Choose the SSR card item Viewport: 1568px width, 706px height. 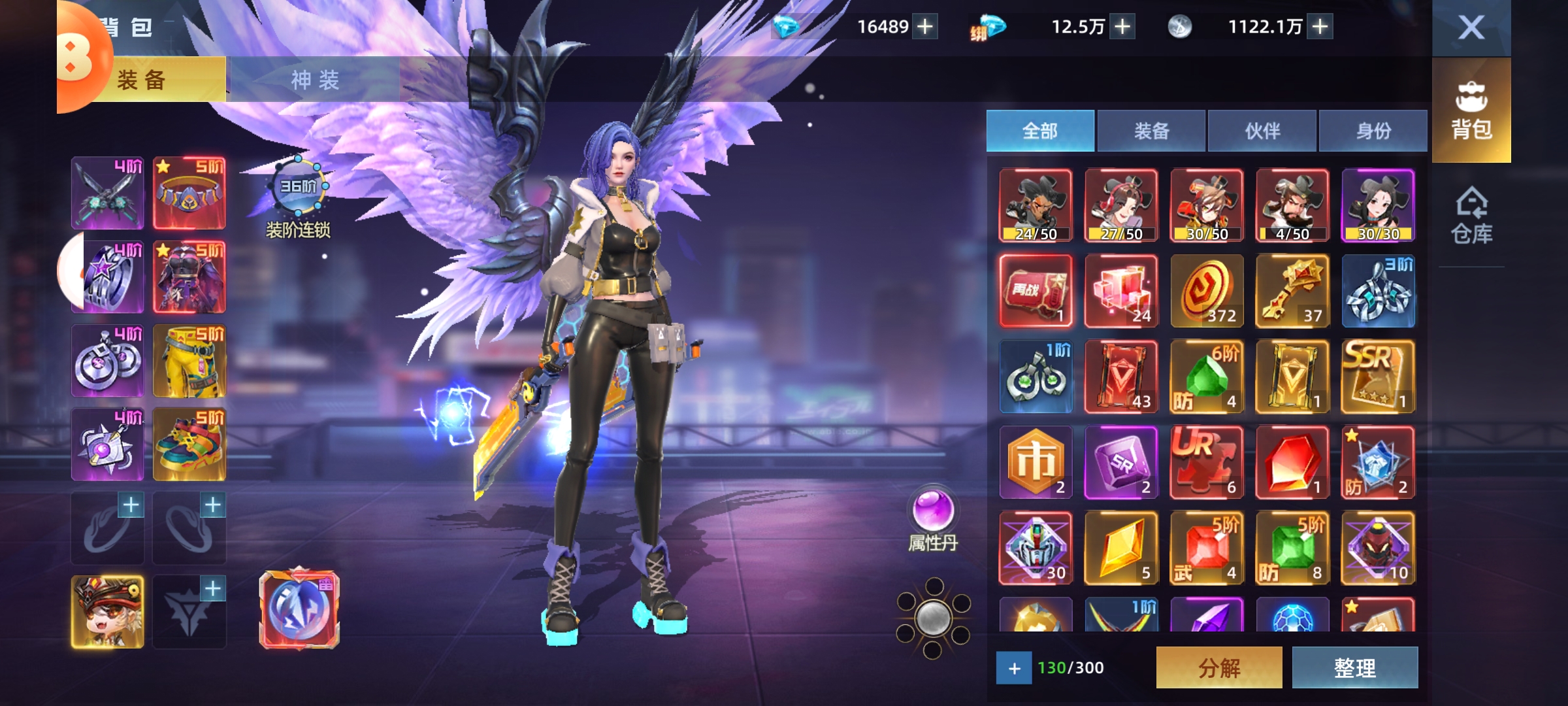coord(1378,377)
